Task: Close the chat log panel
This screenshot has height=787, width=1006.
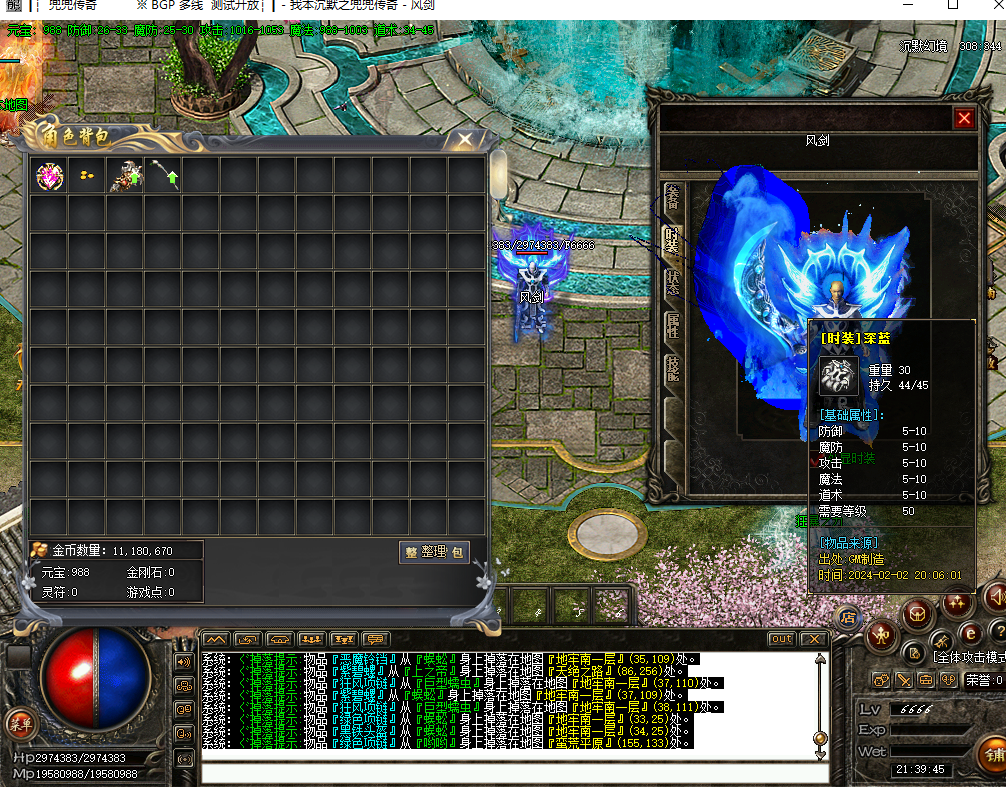Action: [x=813, y=639]
